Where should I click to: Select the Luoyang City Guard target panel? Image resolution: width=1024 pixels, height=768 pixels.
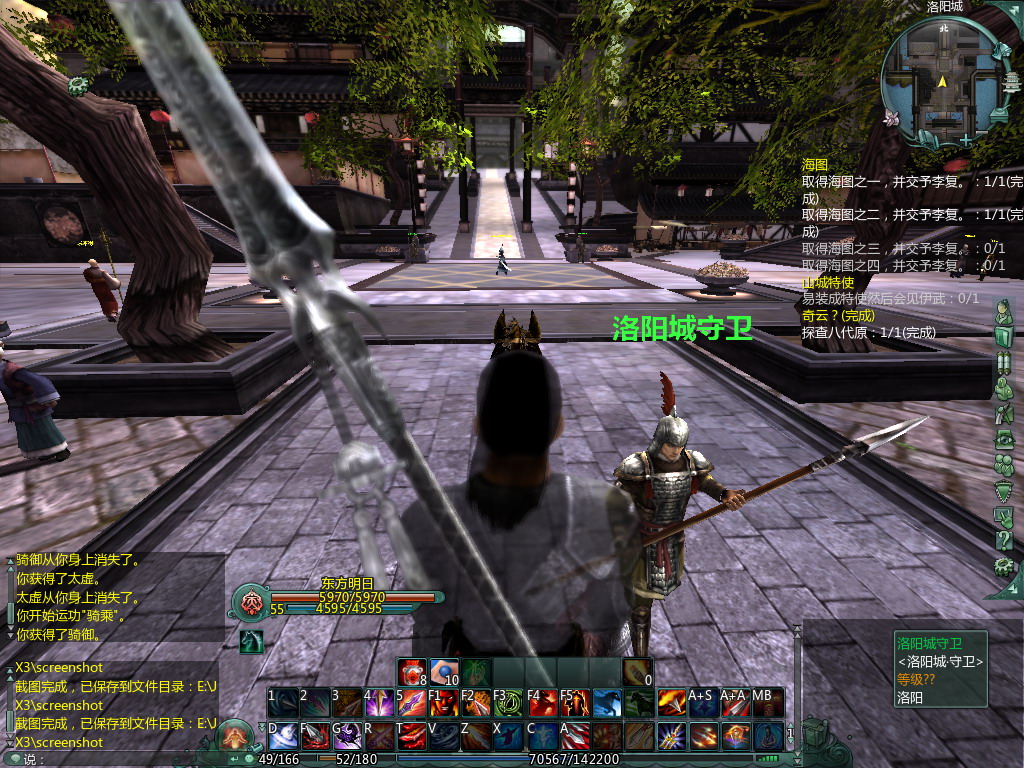coord(940,670)
